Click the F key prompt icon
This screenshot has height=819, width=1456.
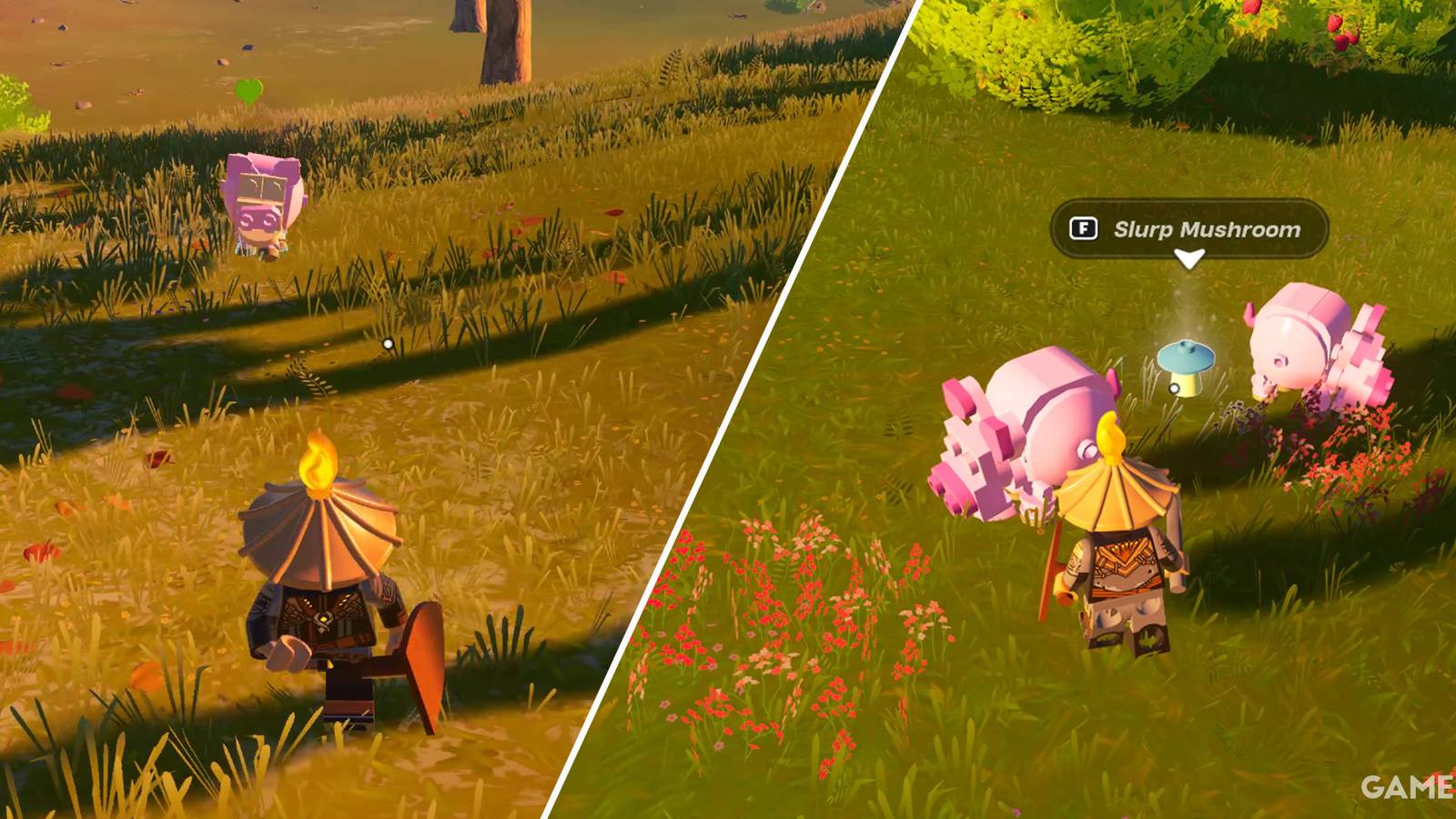coord(1083,229)
